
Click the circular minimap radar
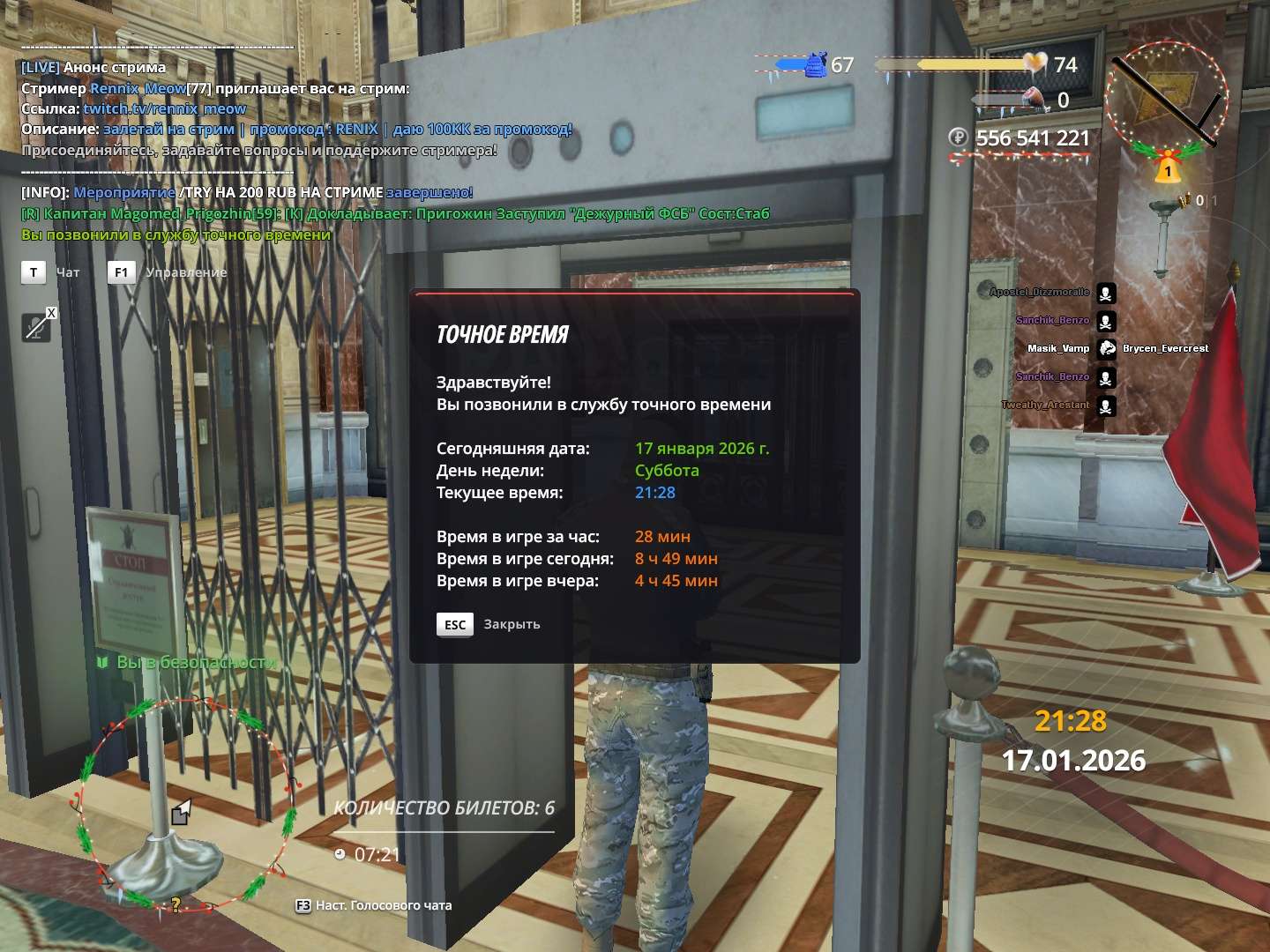tap(186, 802)
